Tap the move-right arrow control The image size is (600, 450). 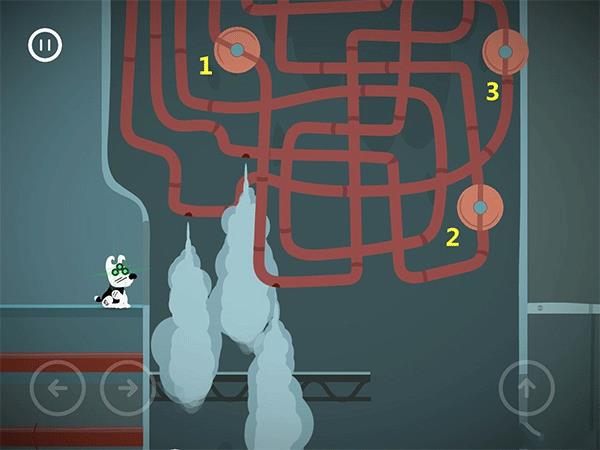pyautogui.click(x=127, y=387)
